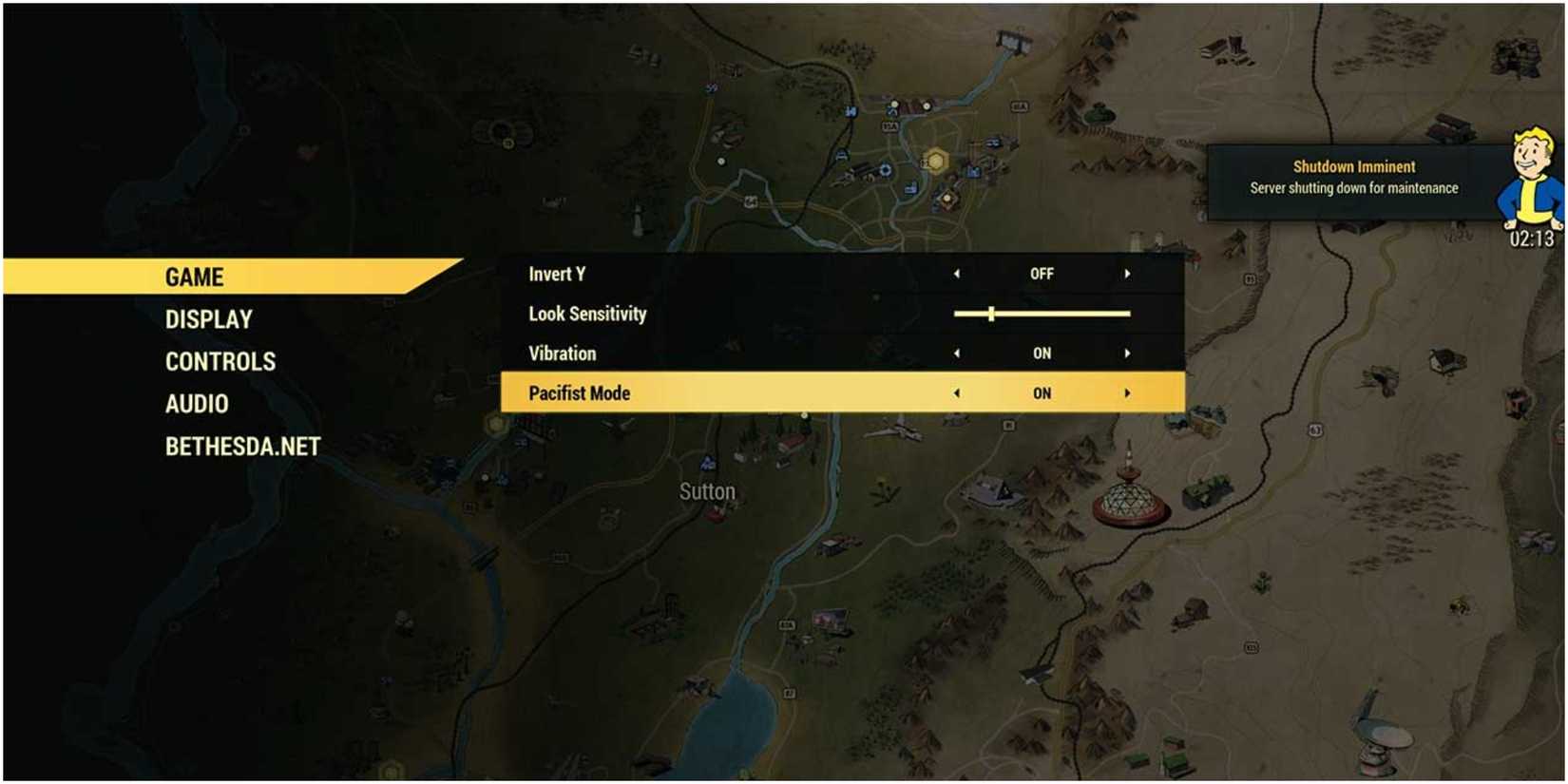Select the gold hexagon quest marker near Charleston
The width and height of the screenshot is (1568, 784).
point(937,161)
